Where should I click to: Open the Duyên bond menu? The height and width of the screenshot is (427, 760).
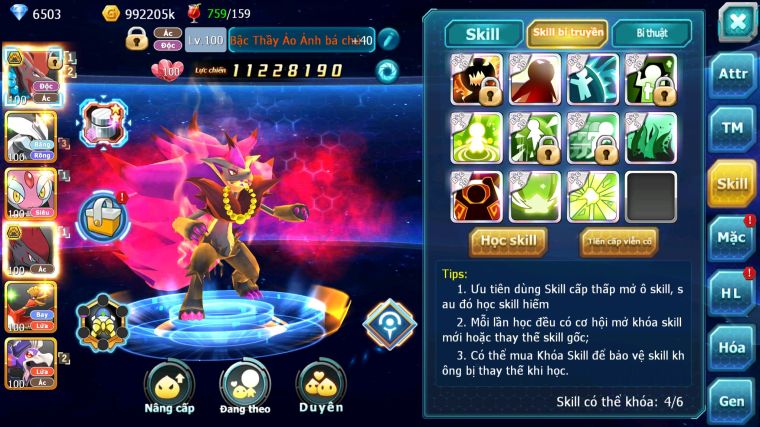click(x=321, y=386)
